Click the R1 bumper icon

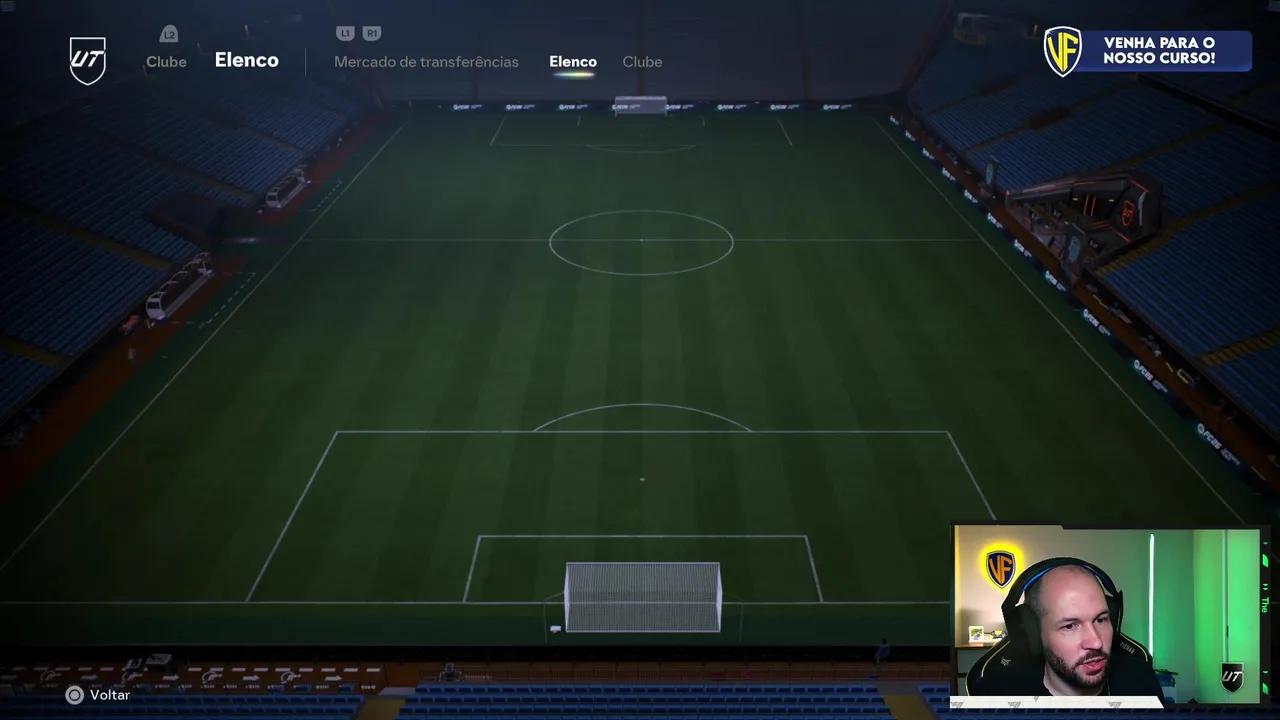(x=372, y=33)
